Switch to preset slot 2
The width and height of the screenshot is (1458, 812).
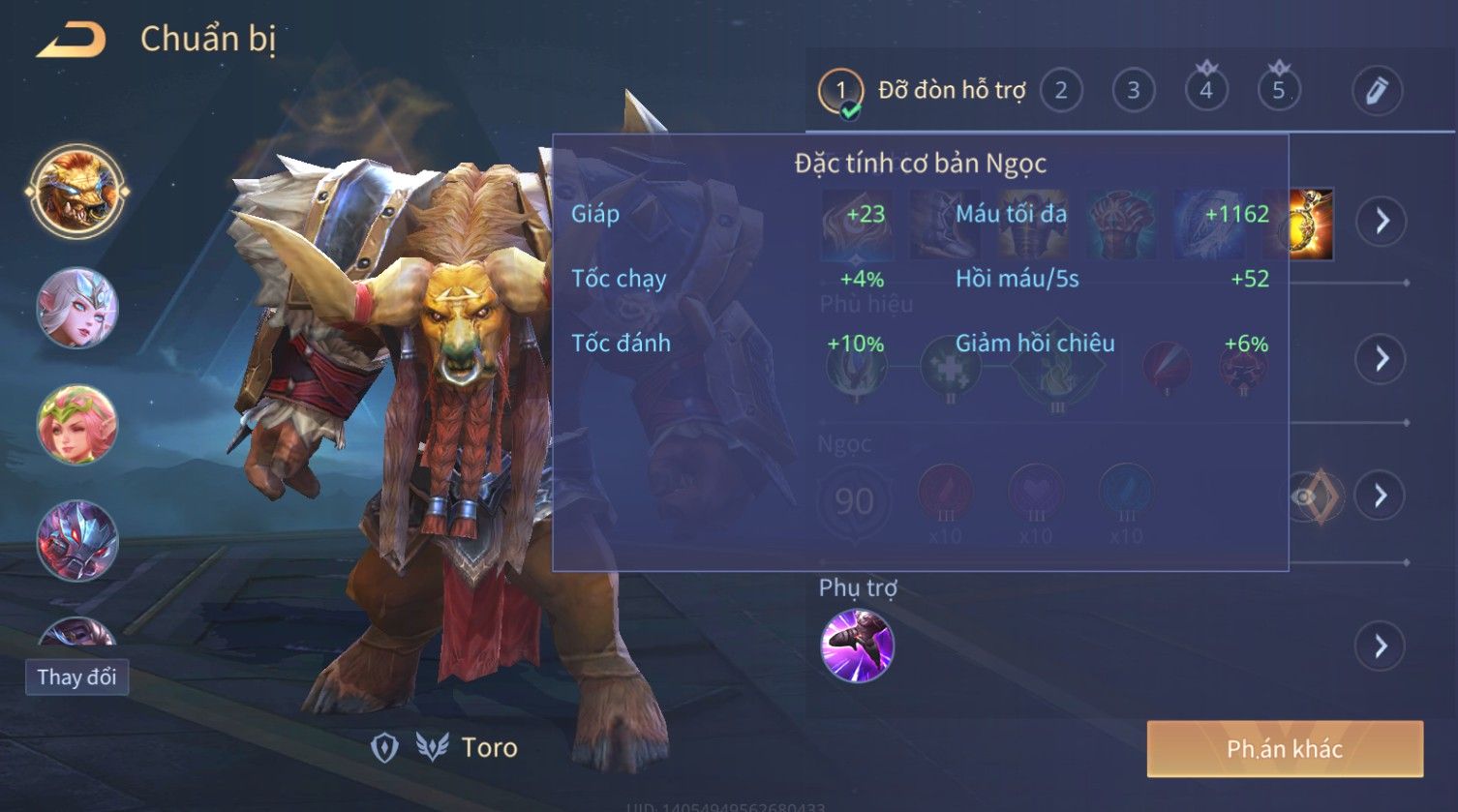1061,91
